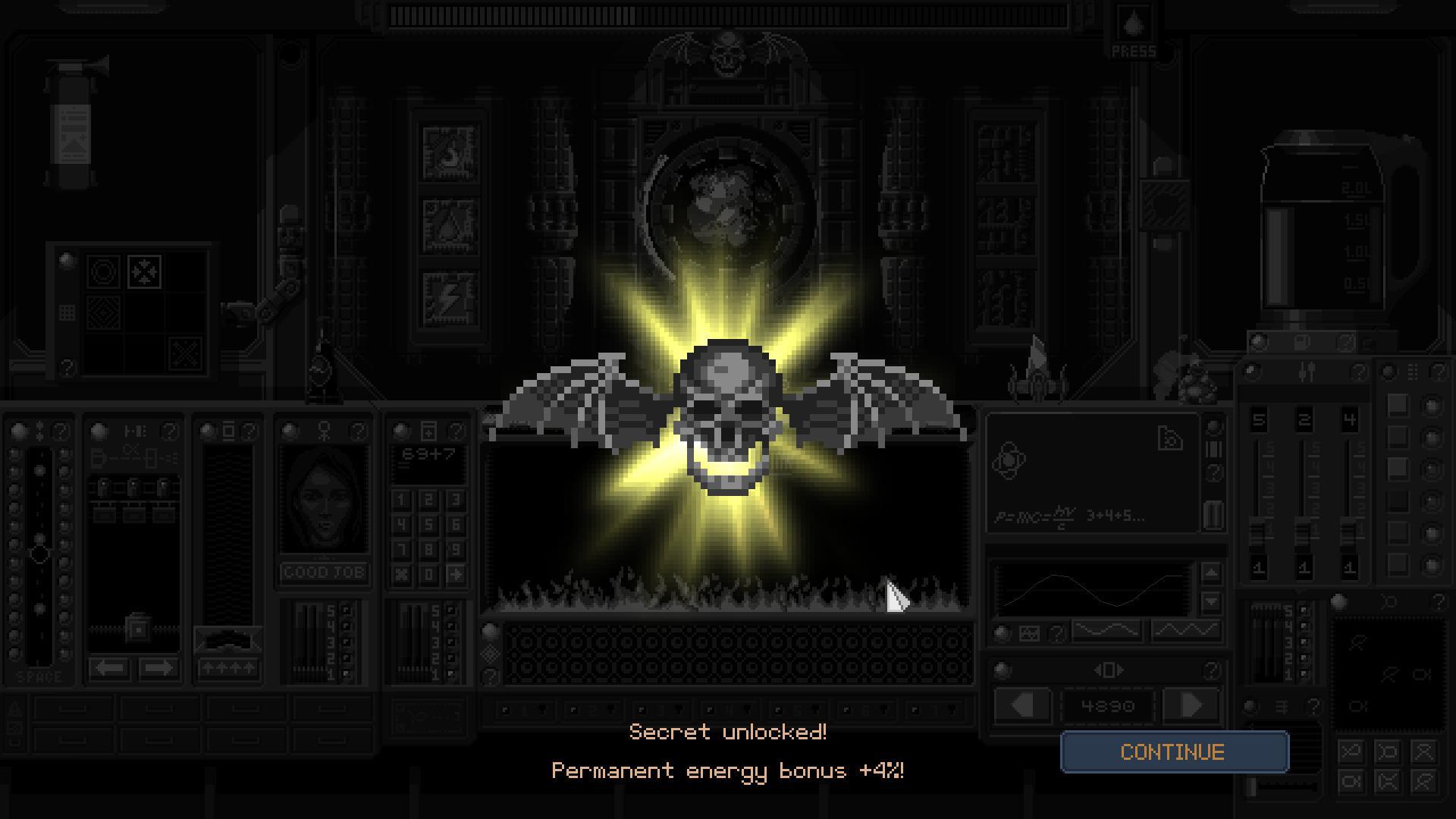
Task: Click the SPACE vertical slider handle
Action: (39, 554)
